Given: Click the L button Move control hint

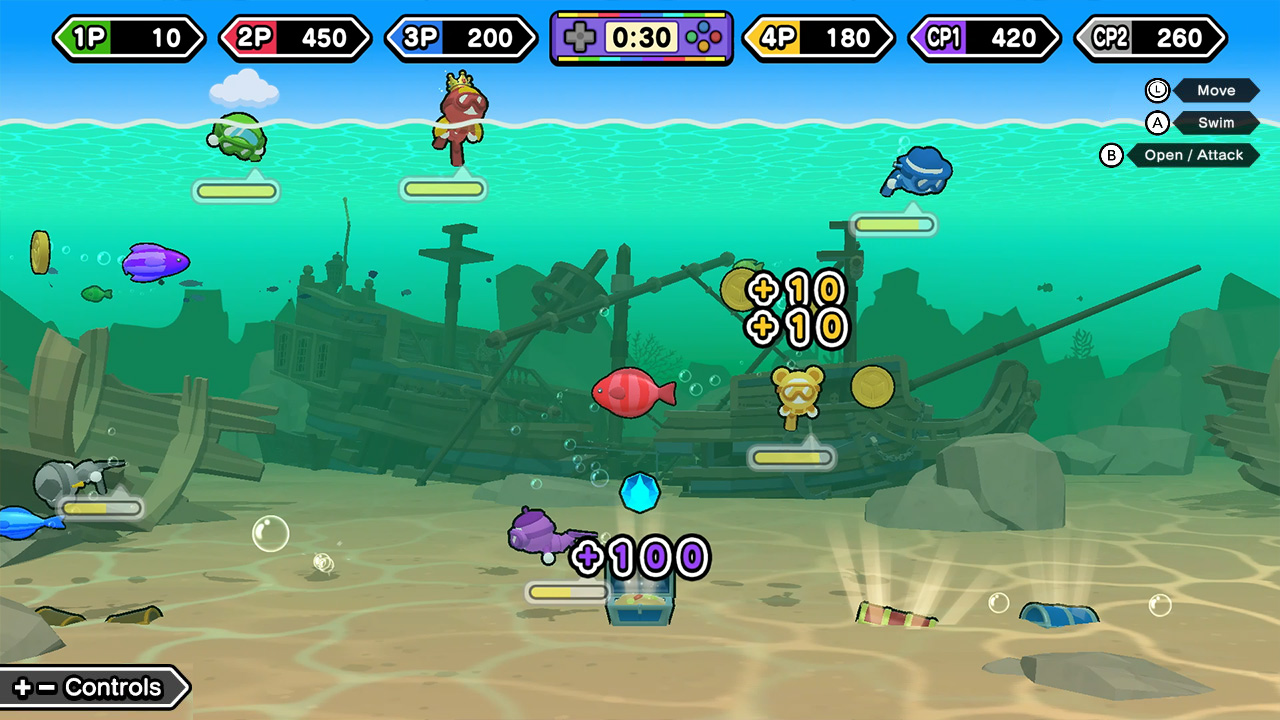Looking at the screenshot, I should tap(1205, 90).
